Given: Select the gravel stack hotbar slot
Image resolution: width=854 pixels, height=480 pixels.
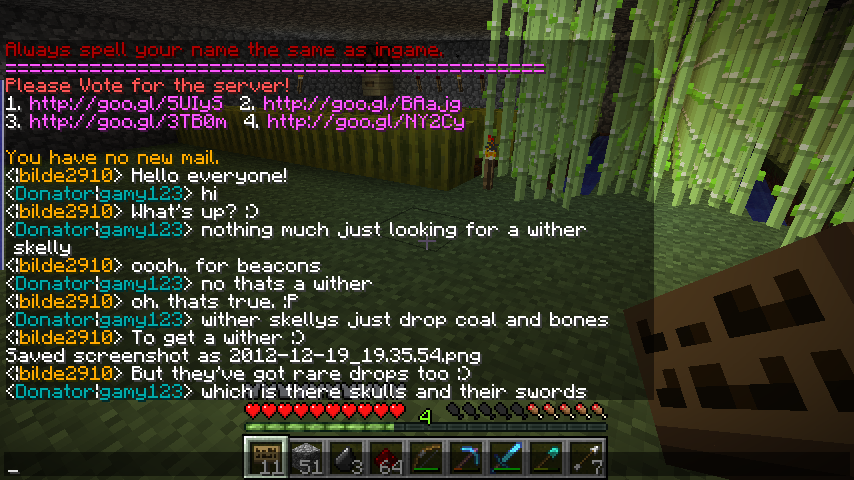Looking at the screenshot, I should [307, 458].
